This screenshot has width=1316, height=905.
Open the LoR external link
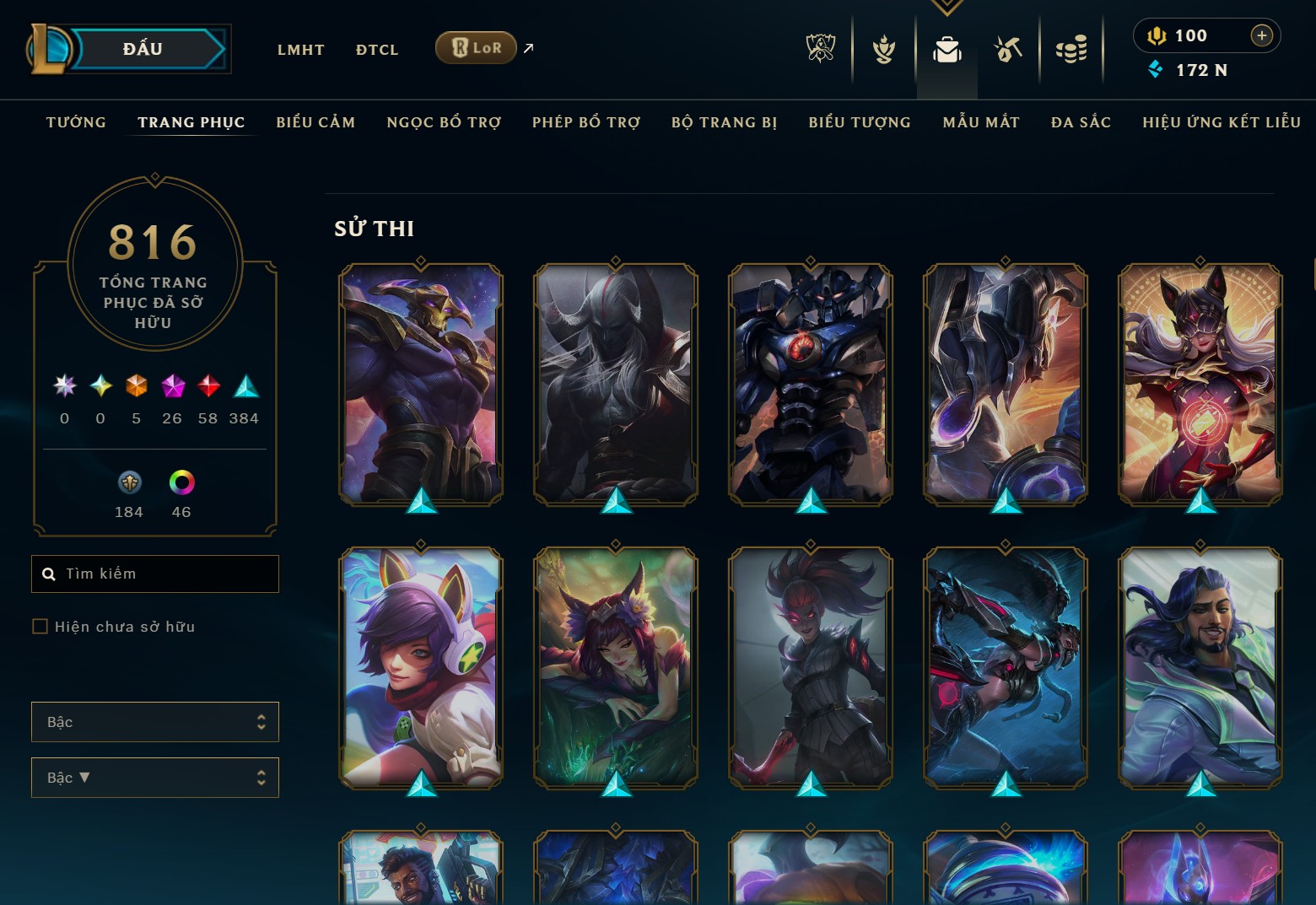pos(475,48)
